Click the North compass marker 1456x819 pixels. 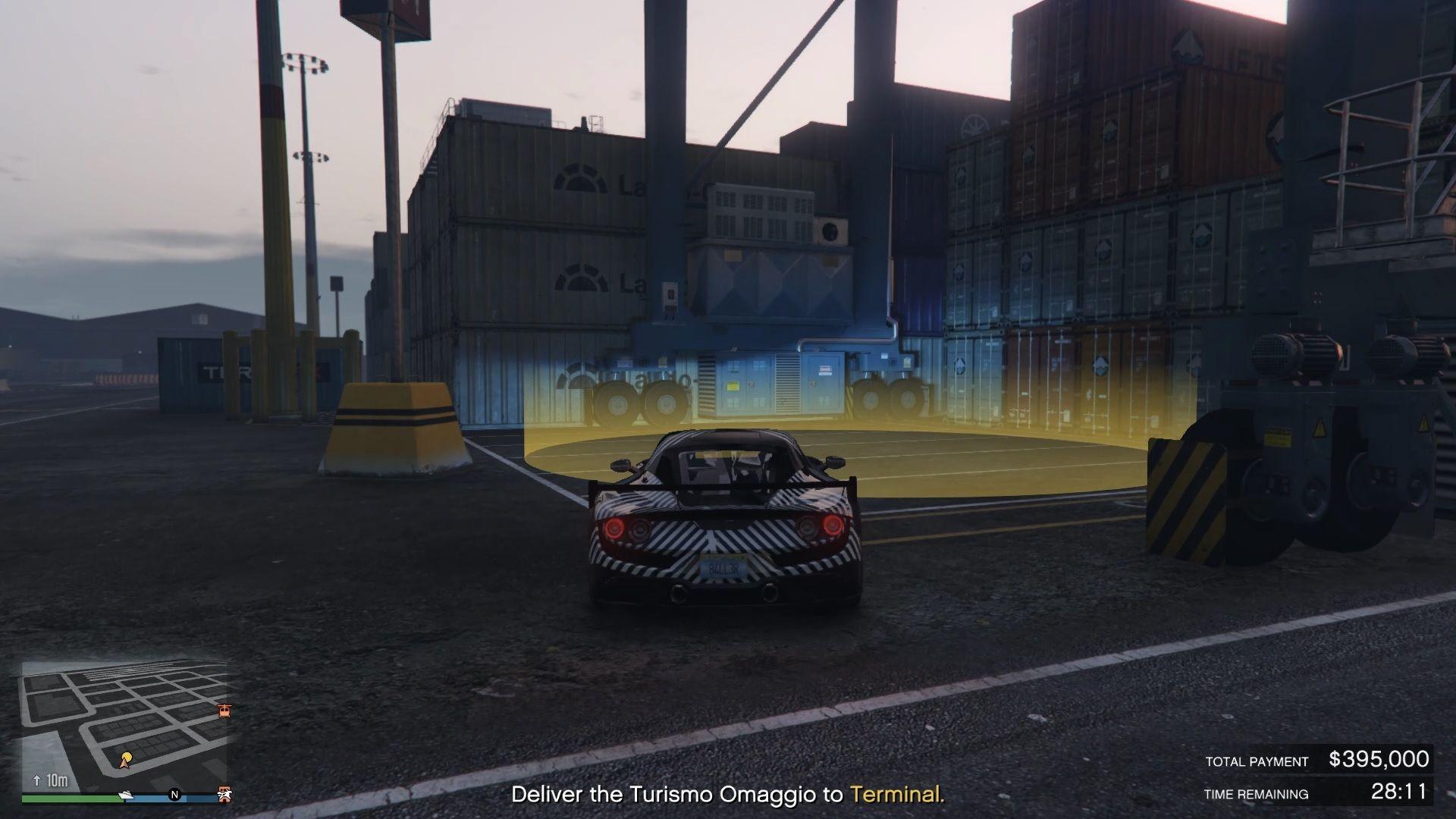(174, 795)
